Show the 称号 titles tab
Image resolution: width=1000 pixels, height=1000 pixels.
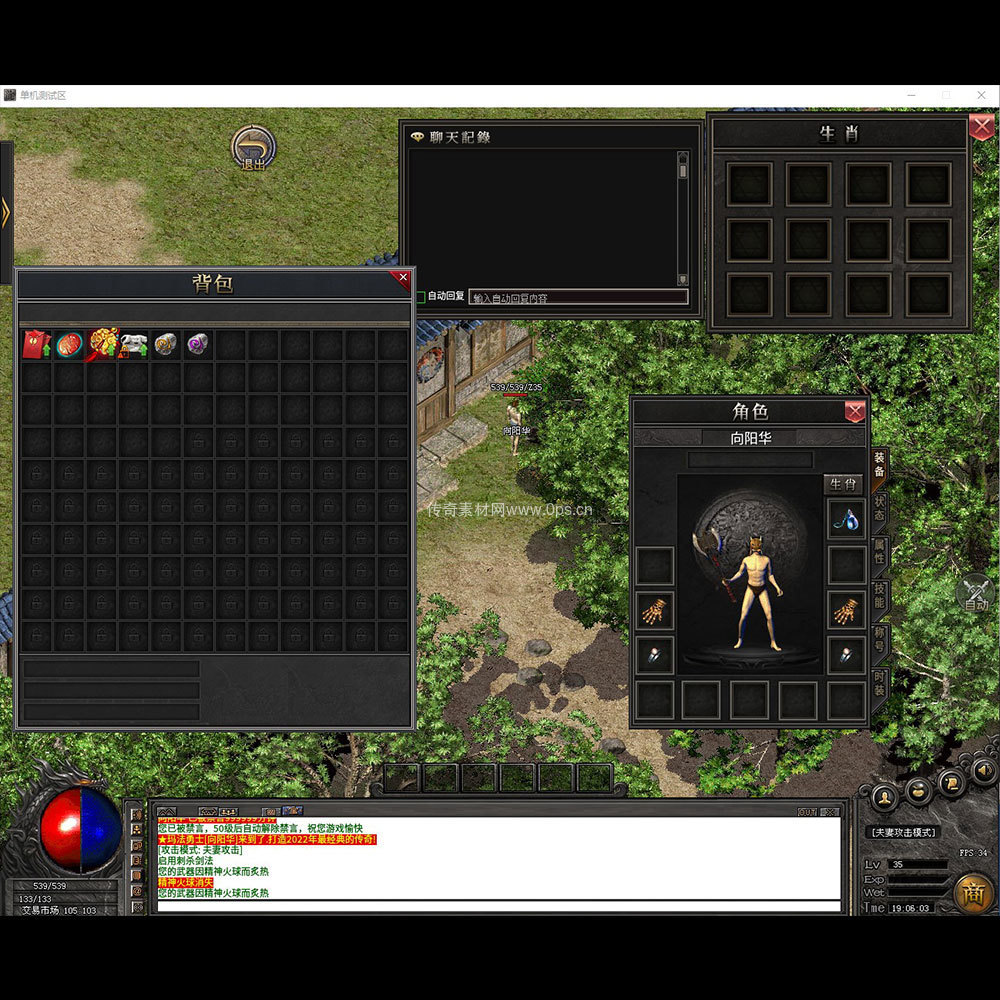click(879, 640)
